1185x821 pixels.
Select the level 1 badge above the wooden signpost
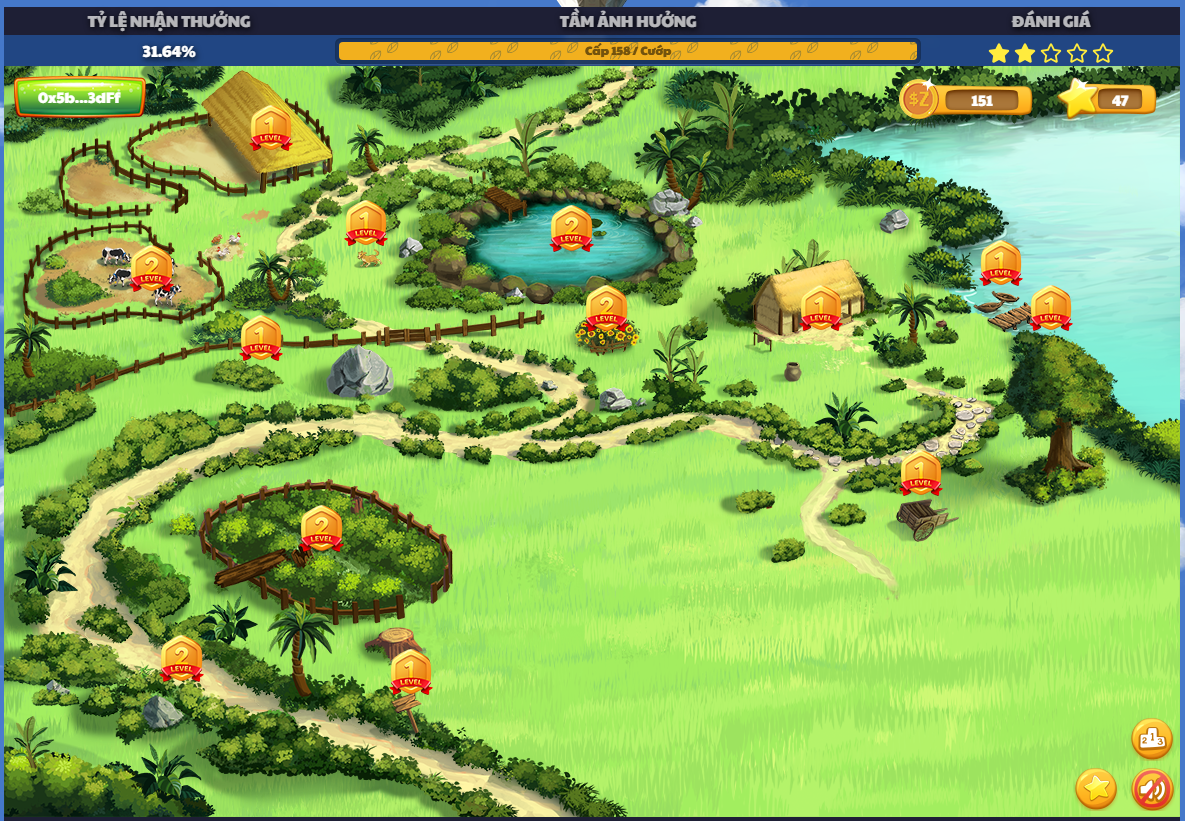coord(411,673)
